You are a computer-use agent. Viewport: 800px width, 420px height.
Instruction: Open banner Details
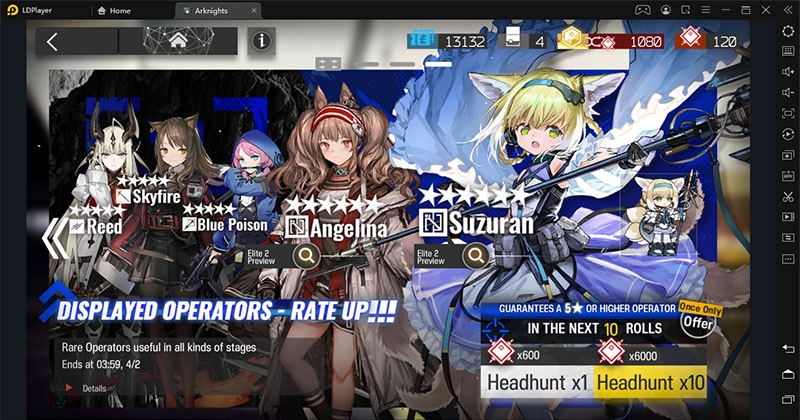(x=88, y=388)
